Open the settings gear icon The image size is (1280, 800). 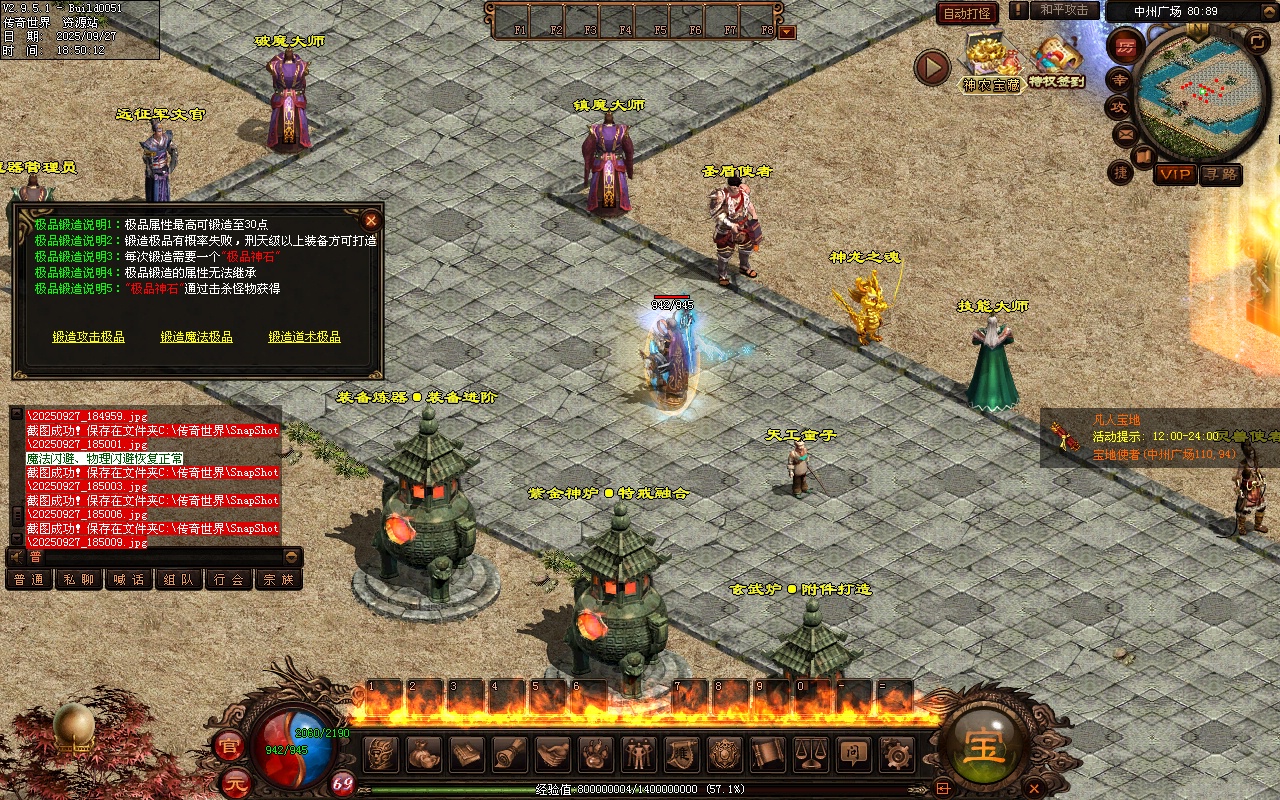click(897, 754)
